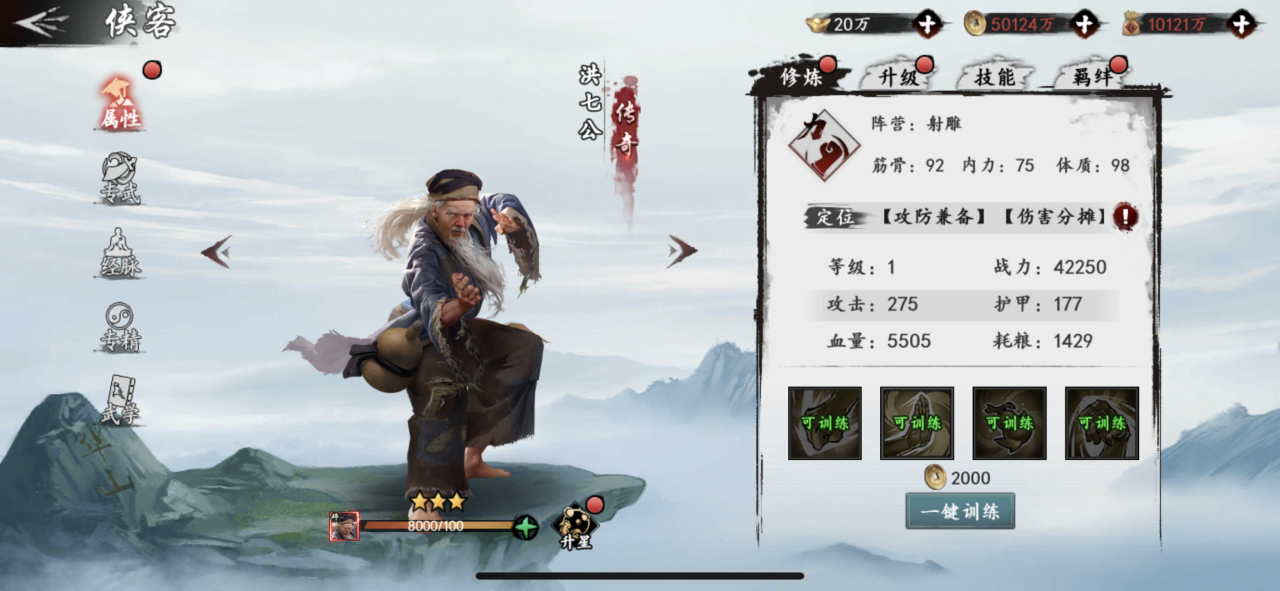
Task: Switch to the 修炼 tab
Action: 802,78
